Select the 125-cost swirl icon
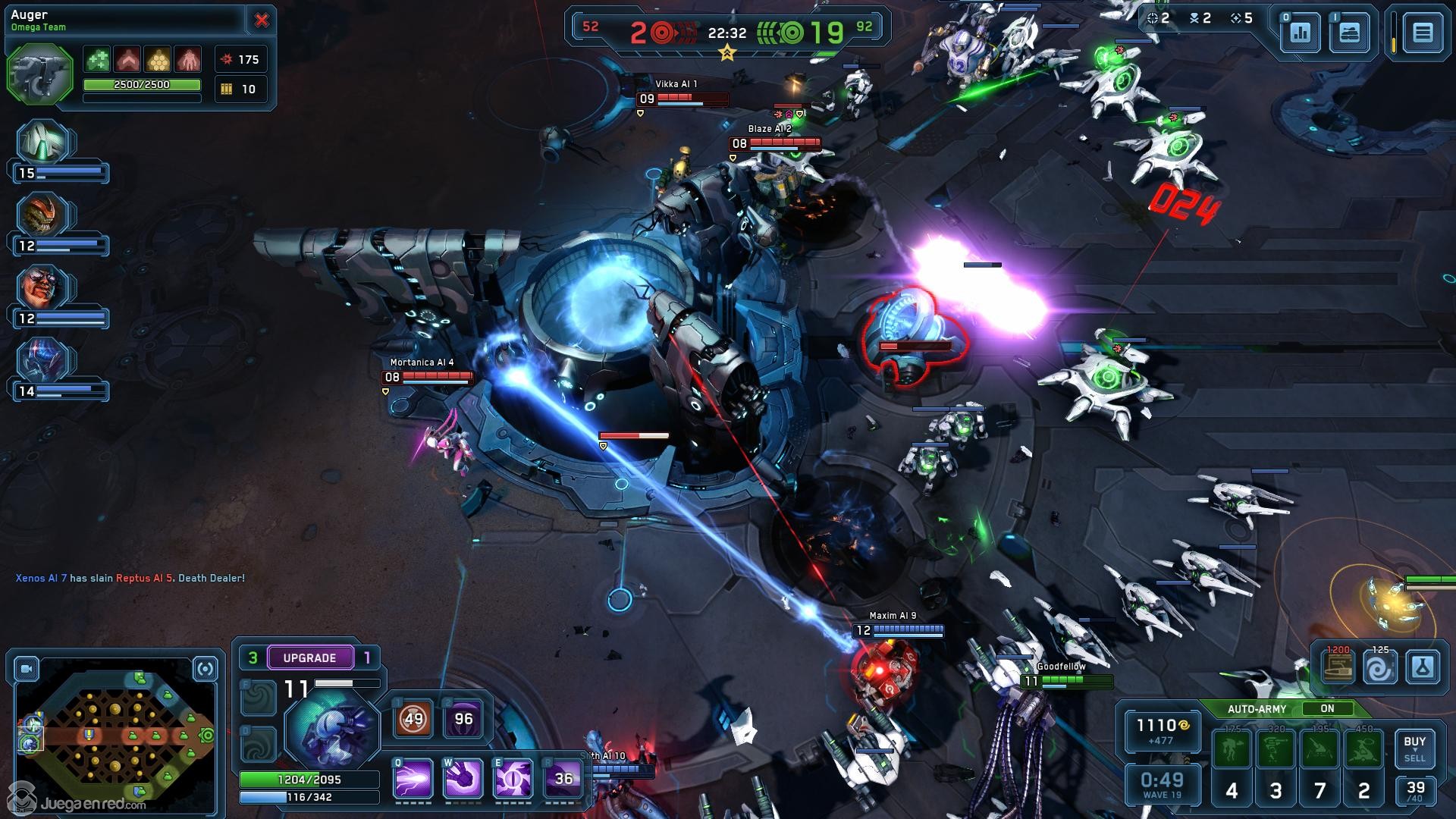Screen dimensions: 1456x819 [x=1379, y=668]
